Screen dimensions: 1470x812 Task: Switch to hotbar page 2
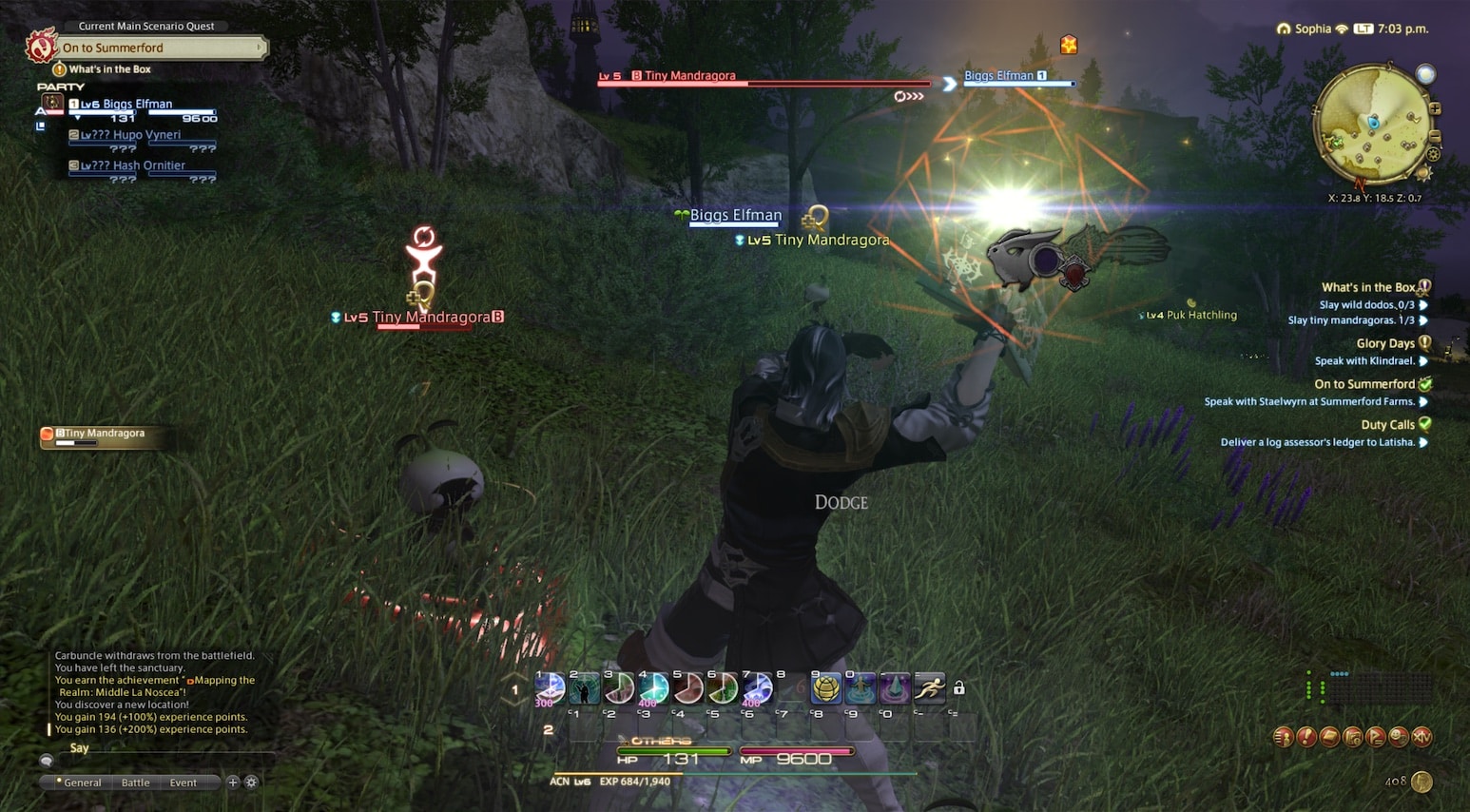tap(549, 729)
